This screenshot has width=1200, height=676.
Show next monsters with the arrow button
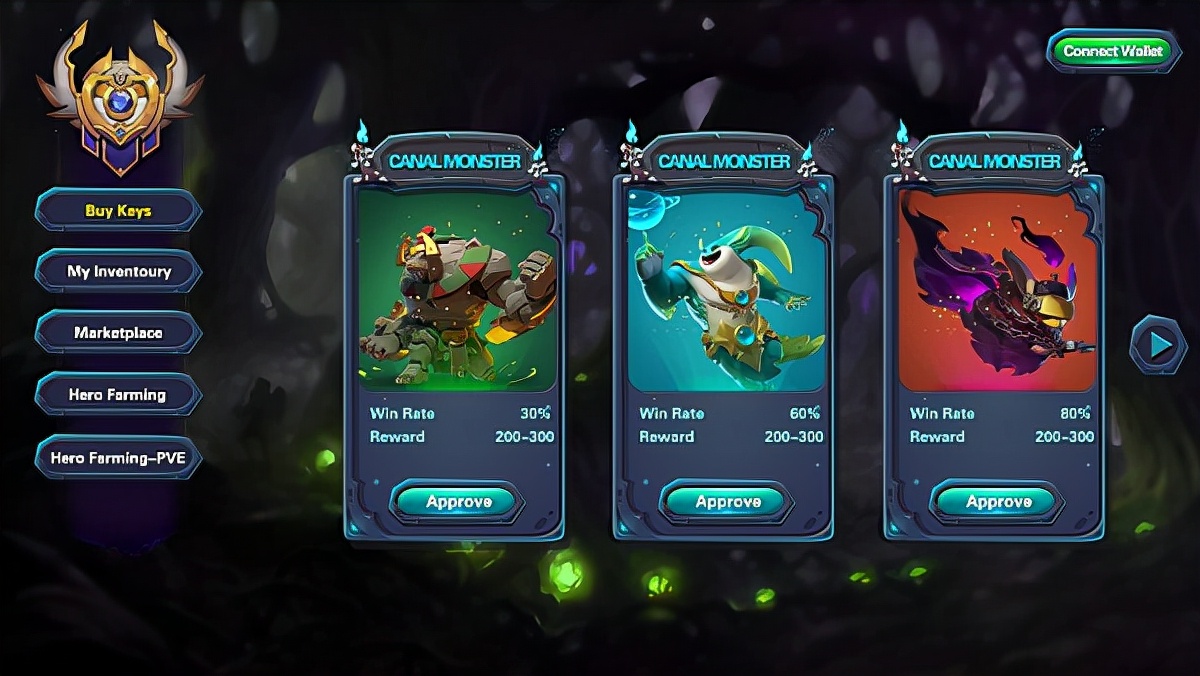coord(1158,345)
